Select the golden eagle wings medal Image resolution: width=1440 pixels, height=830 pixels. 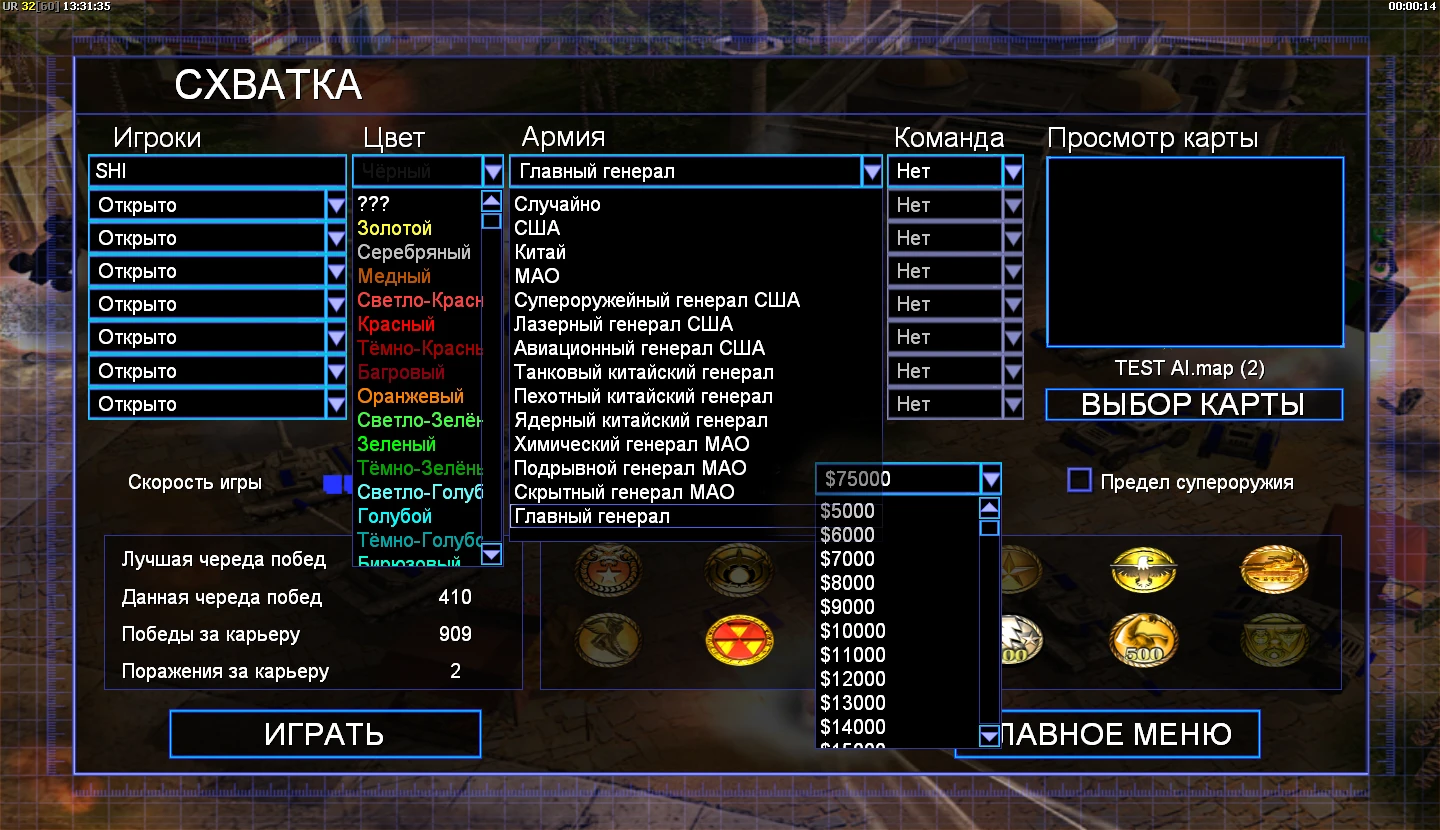click(x=1144, y=570)
